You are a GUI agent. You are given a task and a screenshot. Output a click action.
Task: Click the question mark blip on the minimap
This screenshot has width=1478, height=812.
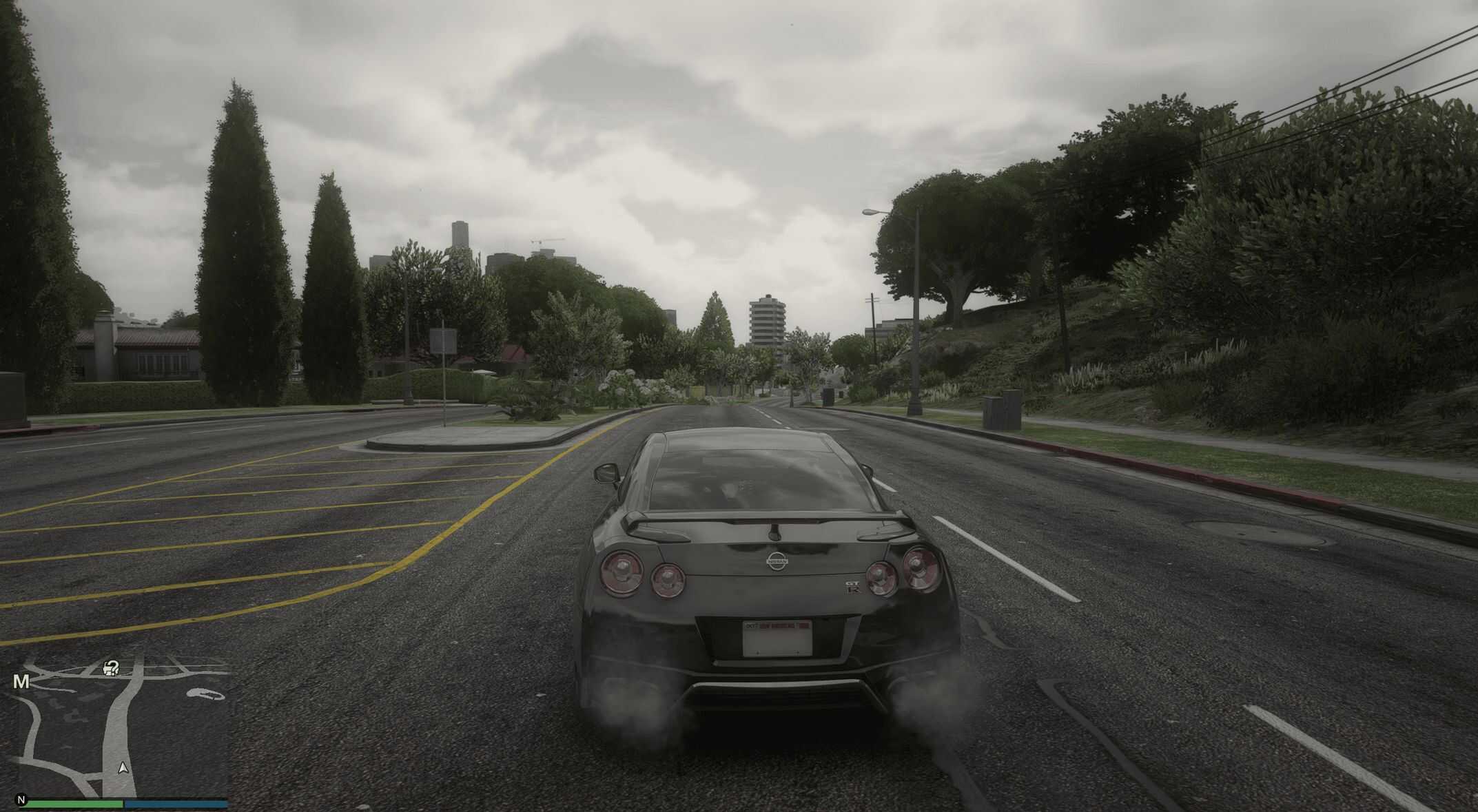click(112, 667)
